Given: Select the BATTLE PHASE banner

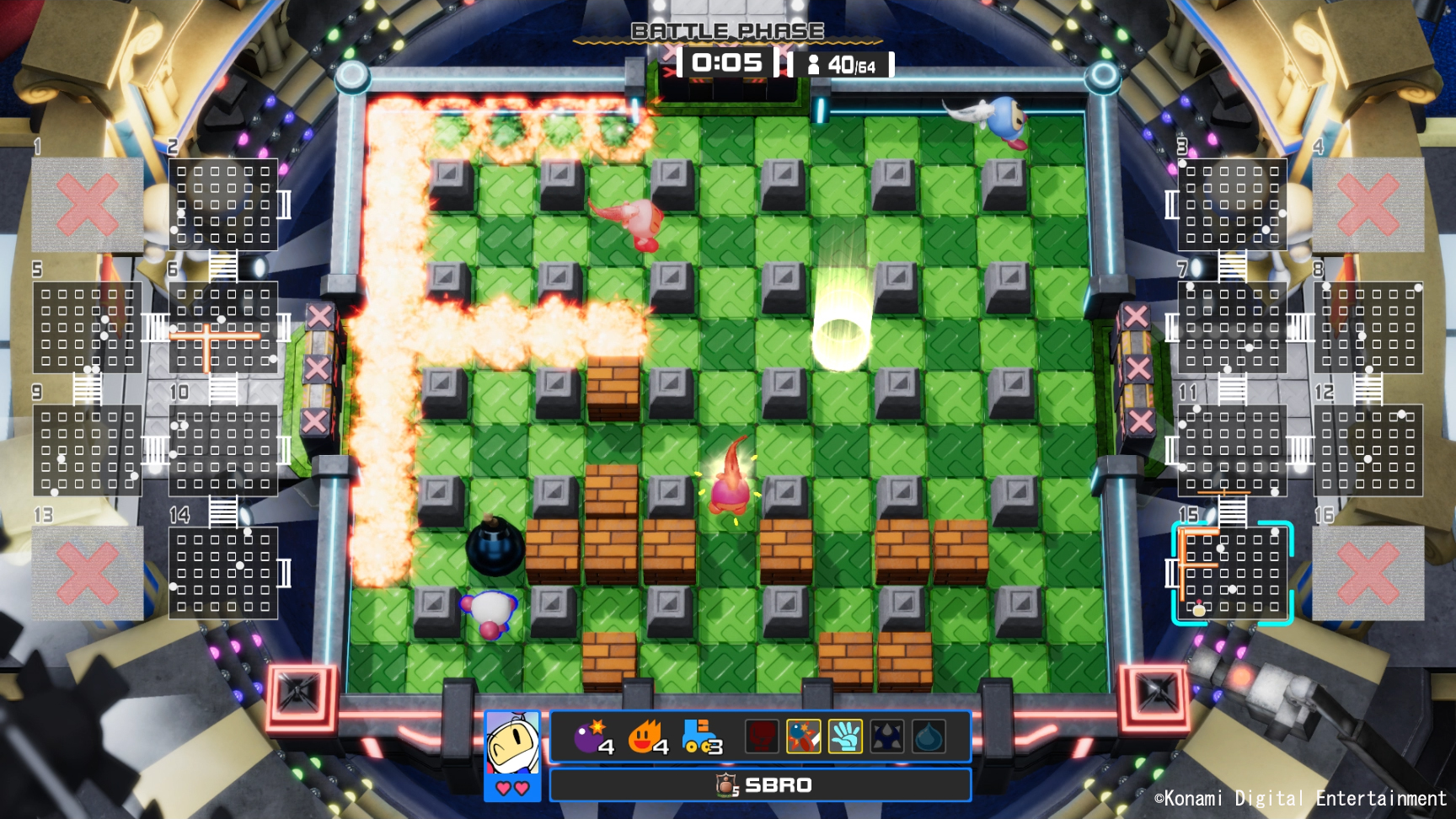Looking at the screenshot, I should coord(728,31).
